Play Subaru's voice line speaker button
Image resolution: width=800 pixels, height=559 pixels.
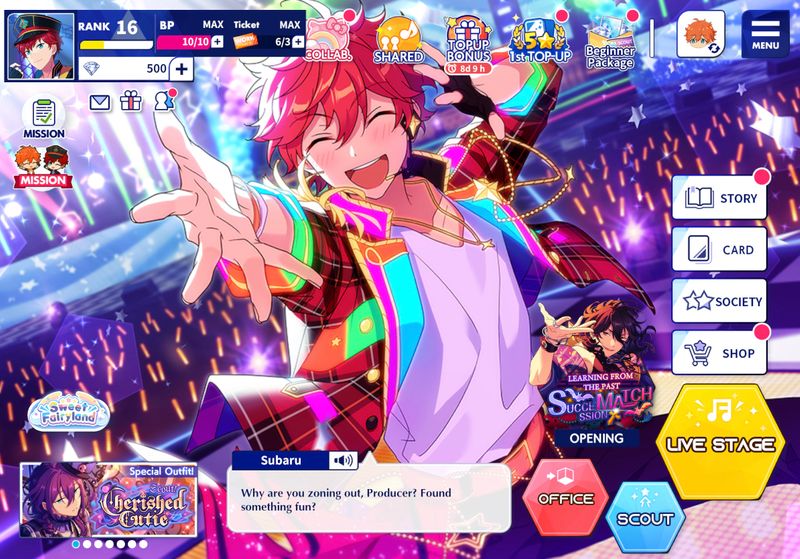pos(345,461)
